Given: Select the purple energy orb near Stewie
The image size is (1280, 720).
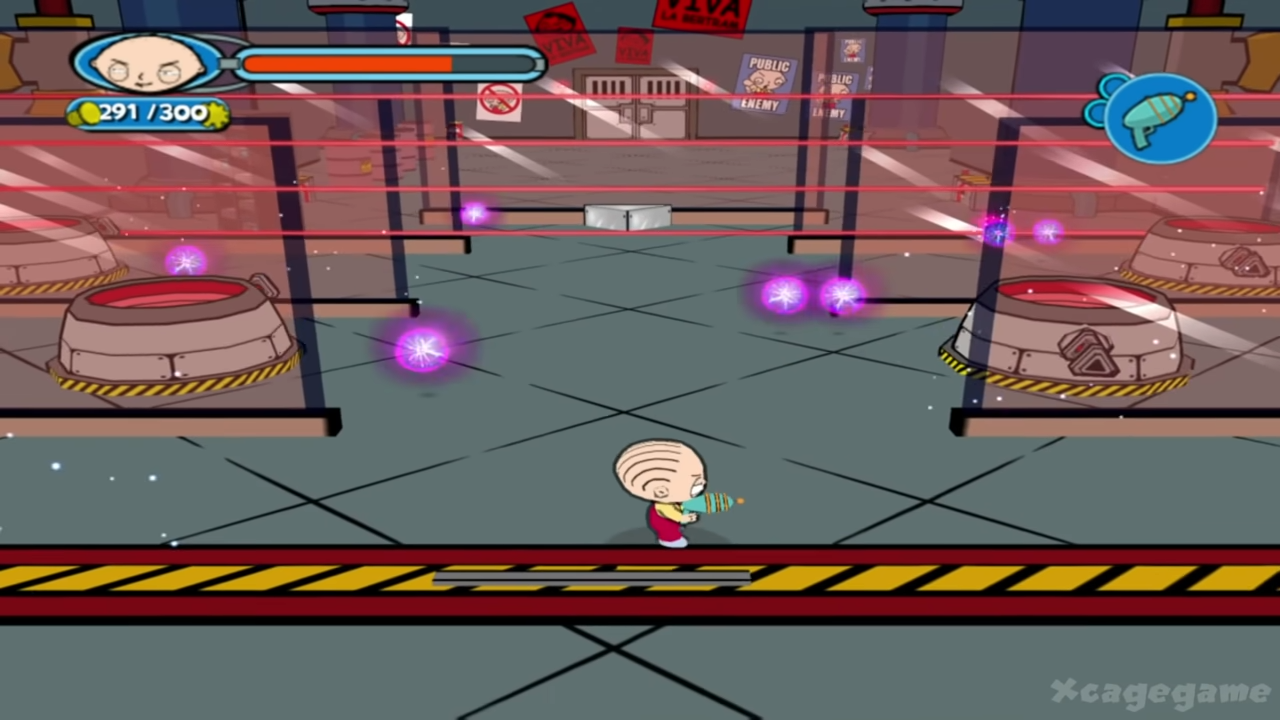Looking at the screenshot, I should 421,348.
